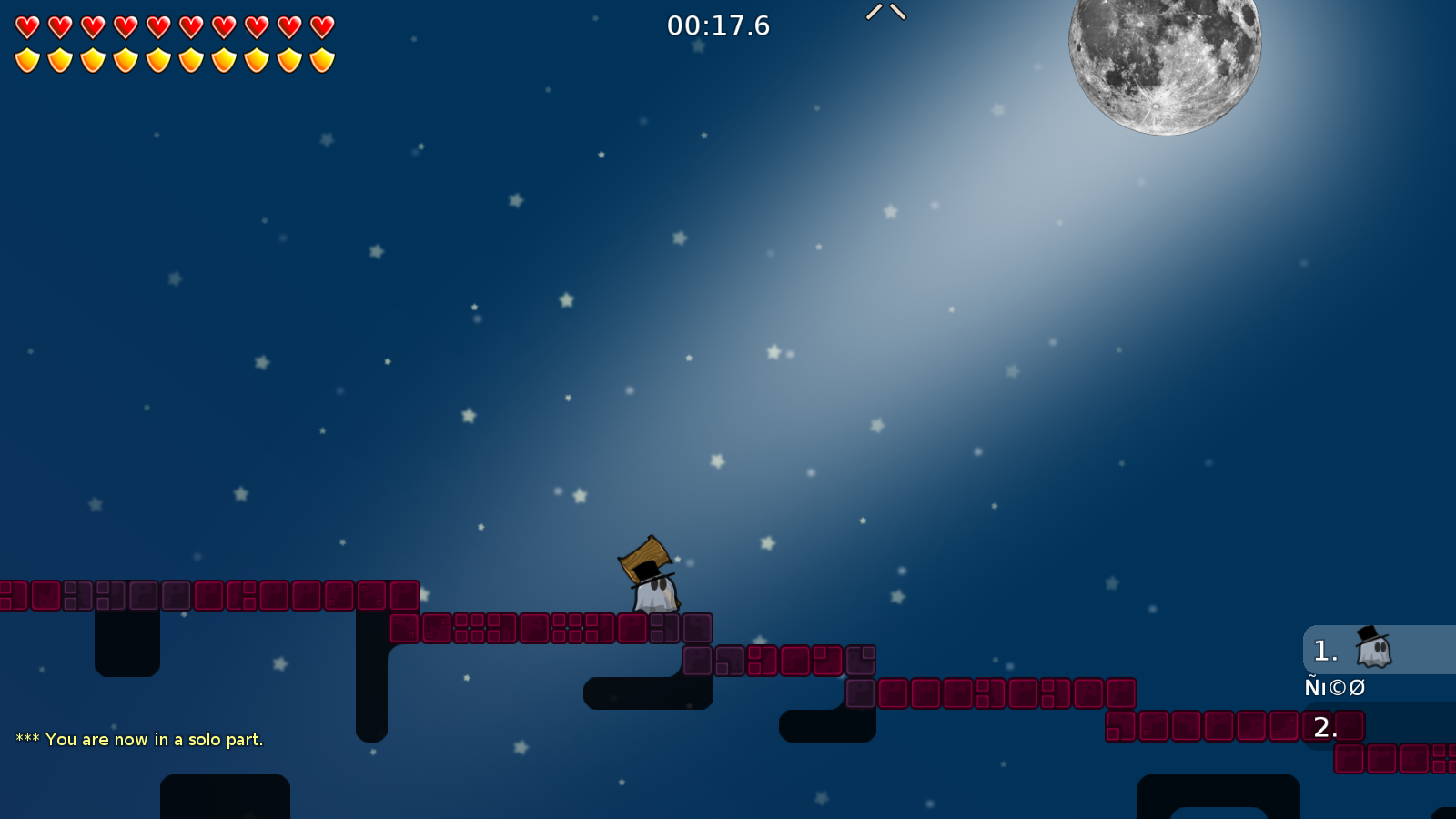Image resolution: width=1456 pixels, height=819 pixels.
Task: Click the crossed sticks weapon indicator at top center
Action: [885, 13]
